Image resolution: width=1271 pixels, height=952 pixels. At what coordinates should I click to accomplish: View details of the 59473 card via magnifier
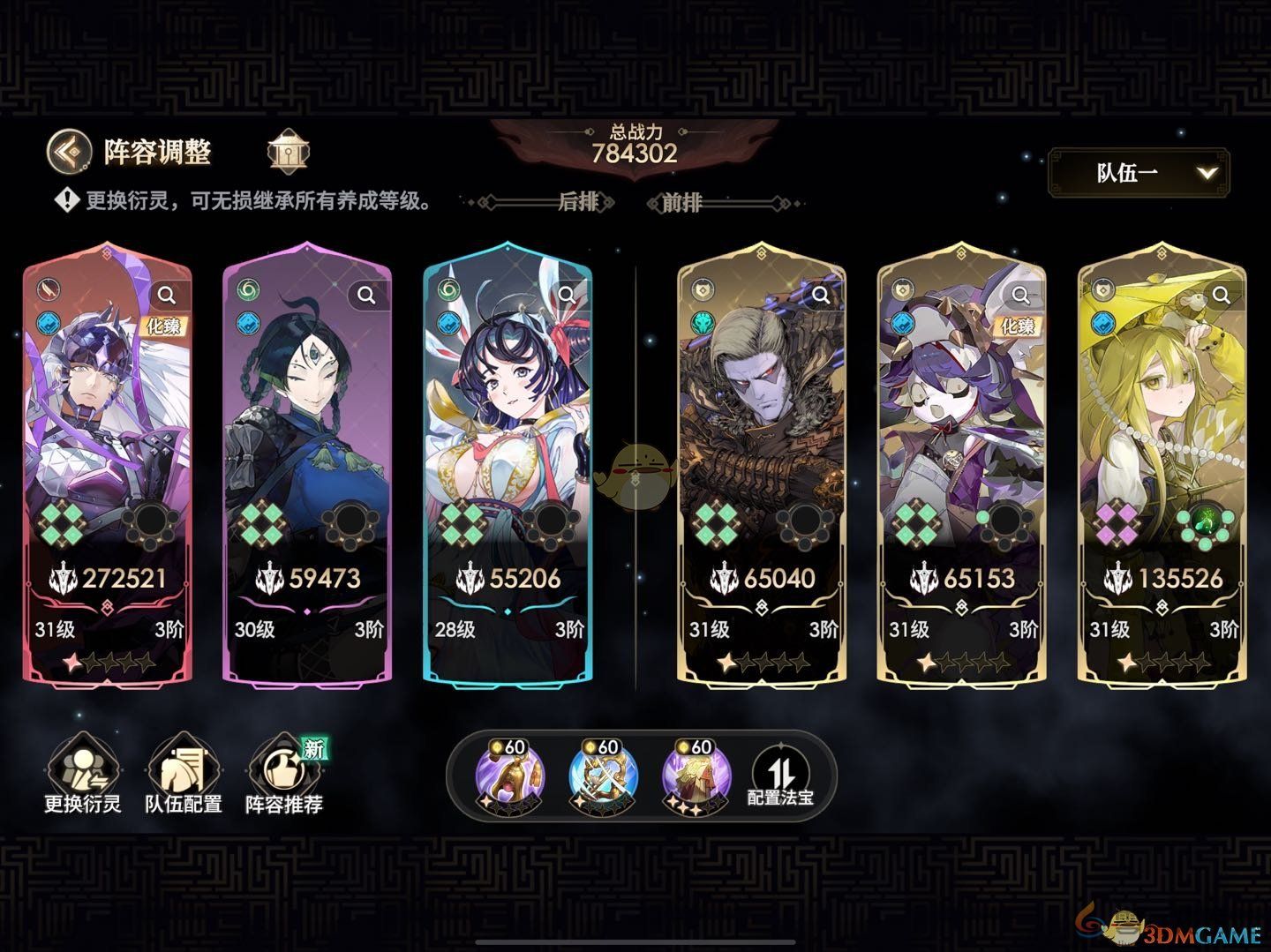[x=366, y=295]
